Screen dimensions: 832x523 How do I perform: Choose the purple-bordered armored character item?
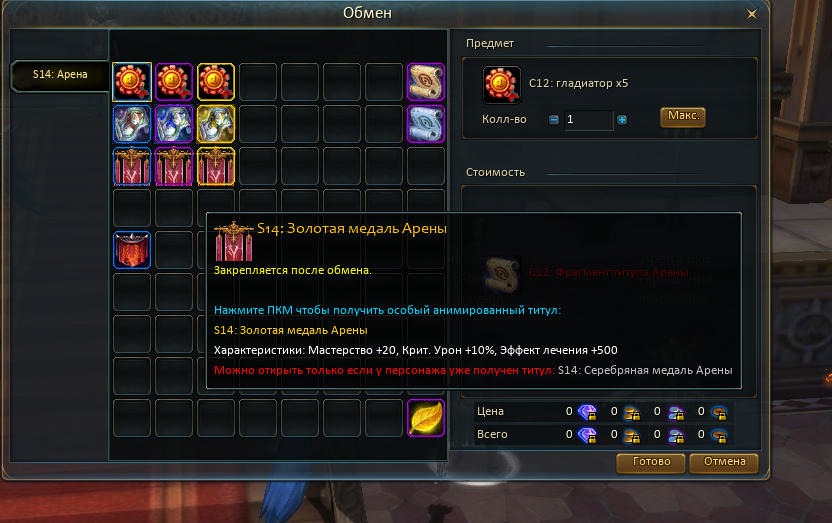pyautogui.click(x=174, y=124)
